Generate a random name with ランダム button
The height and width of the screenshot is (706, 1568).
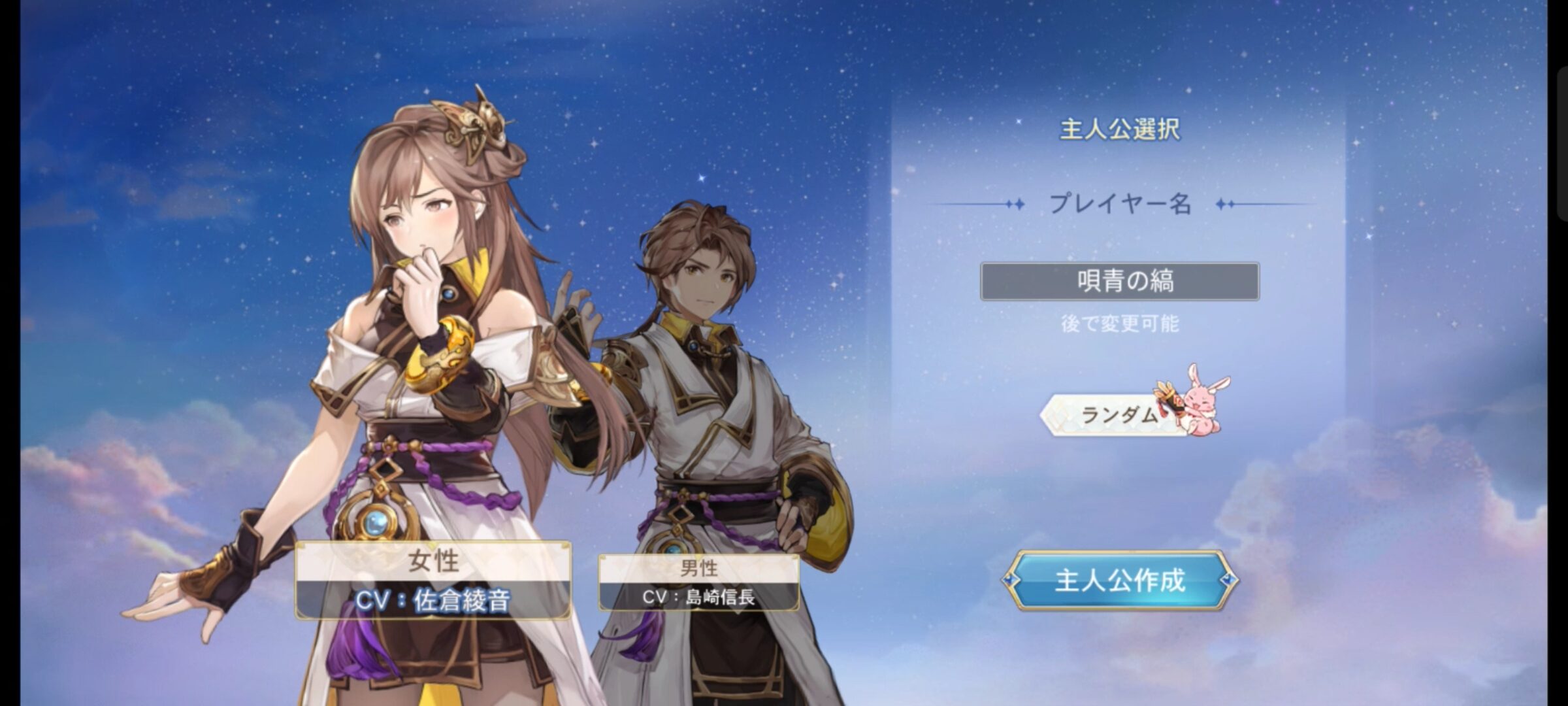click(1119, 414)
